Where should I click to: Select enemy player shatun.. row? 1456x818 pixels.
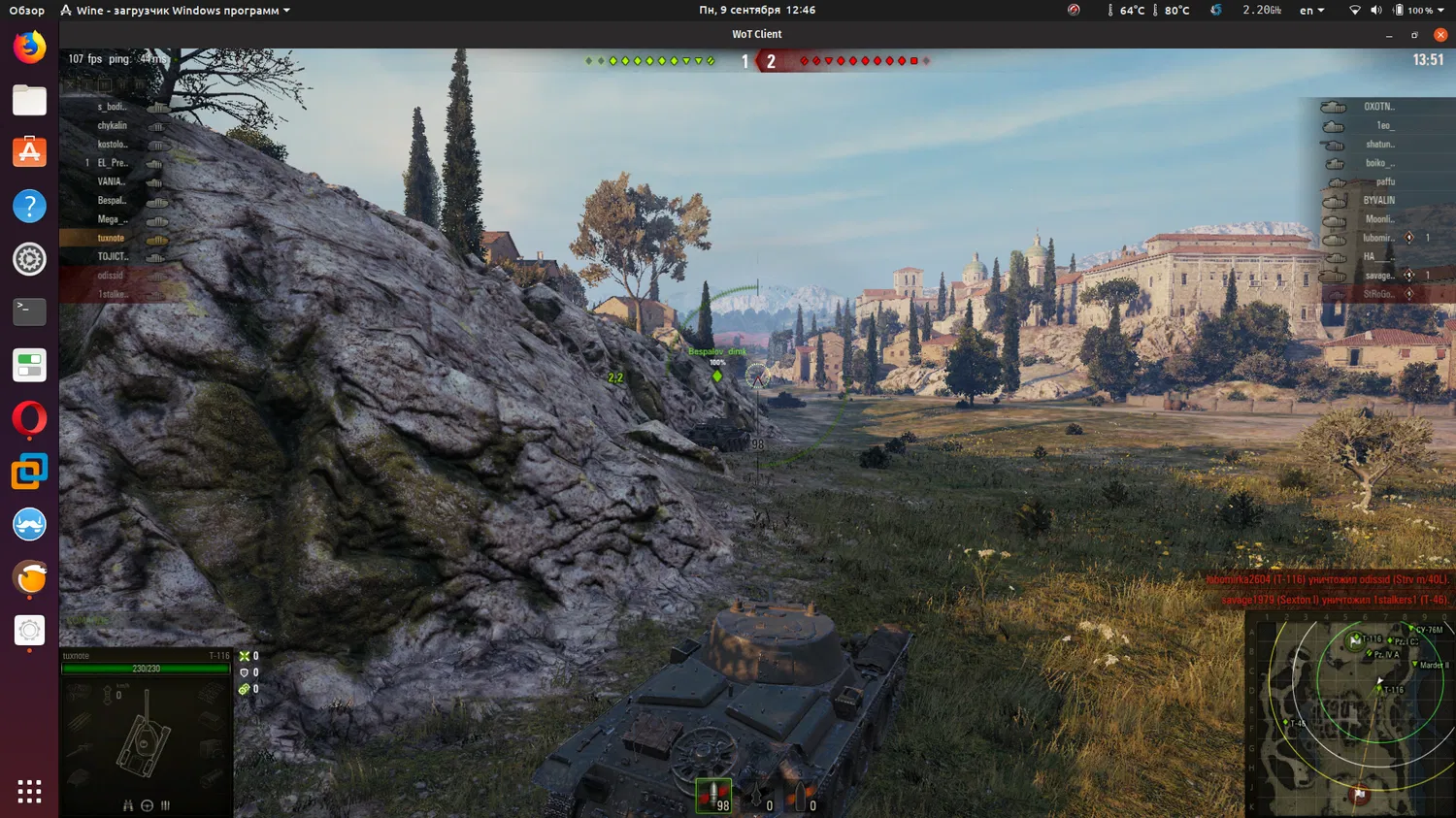(x=1379, y=145)
